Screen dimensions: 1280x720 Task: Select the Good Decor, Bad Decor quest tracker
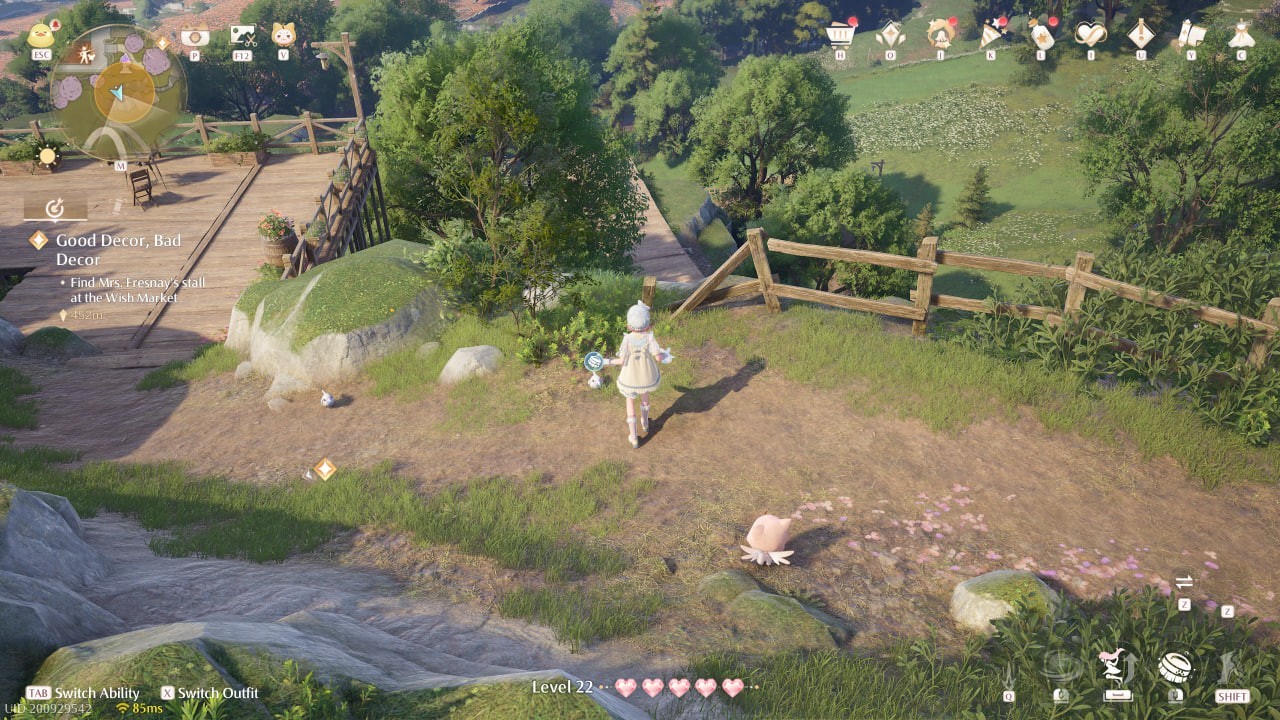(x=118, y=250)
